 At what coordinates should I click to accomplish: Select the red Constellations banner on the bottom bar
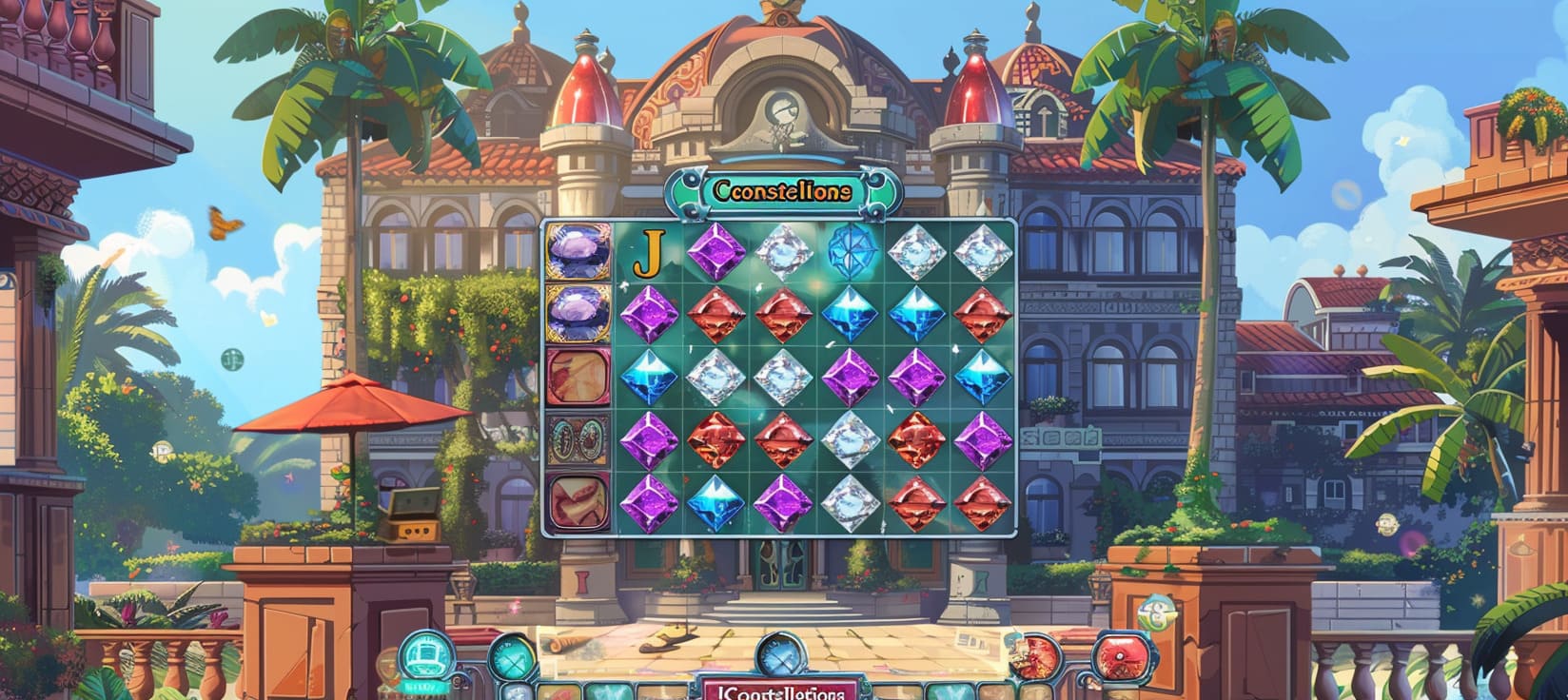tap(783, 694)
